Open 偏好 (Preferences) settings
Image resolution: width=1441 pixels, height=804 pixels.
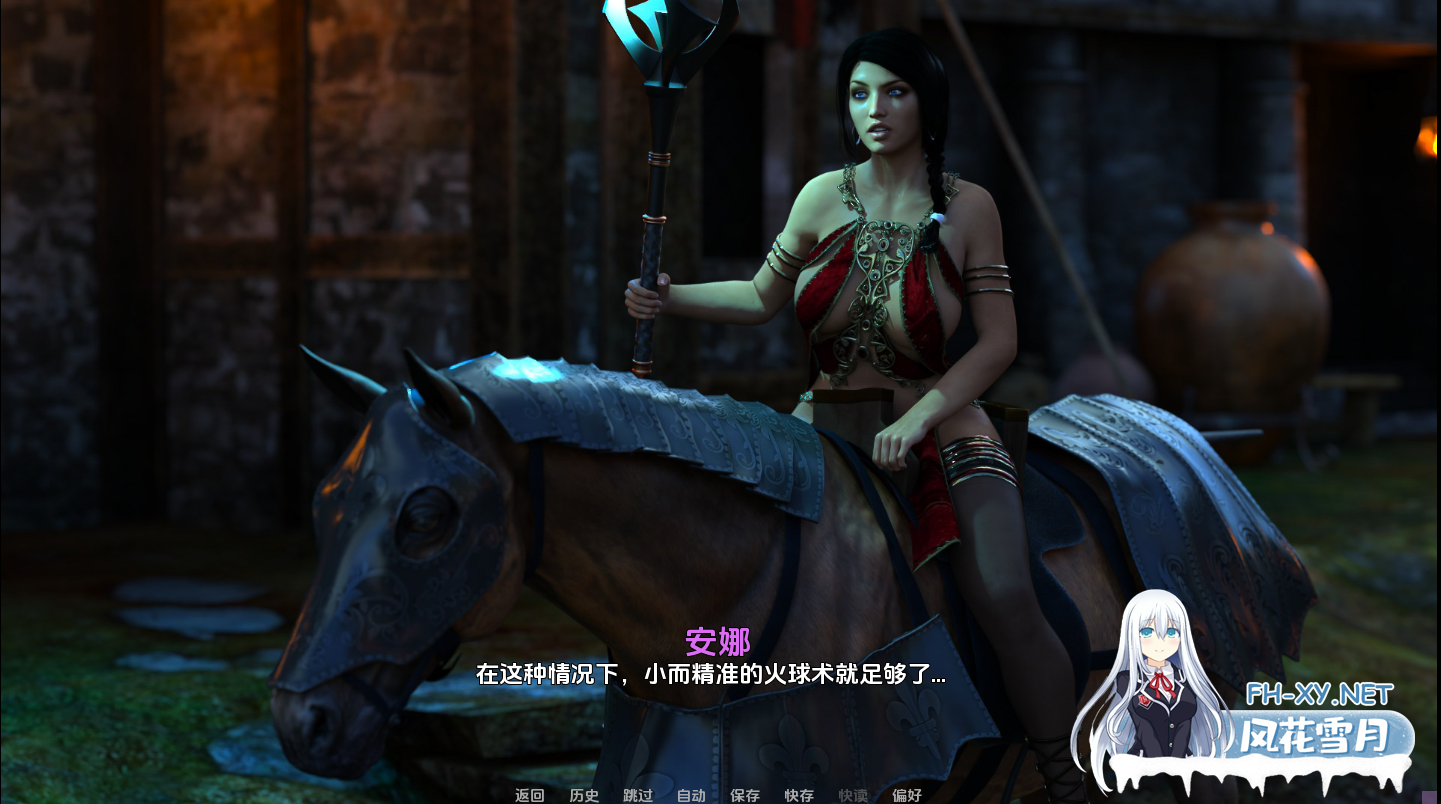click(x=907, y=795)
